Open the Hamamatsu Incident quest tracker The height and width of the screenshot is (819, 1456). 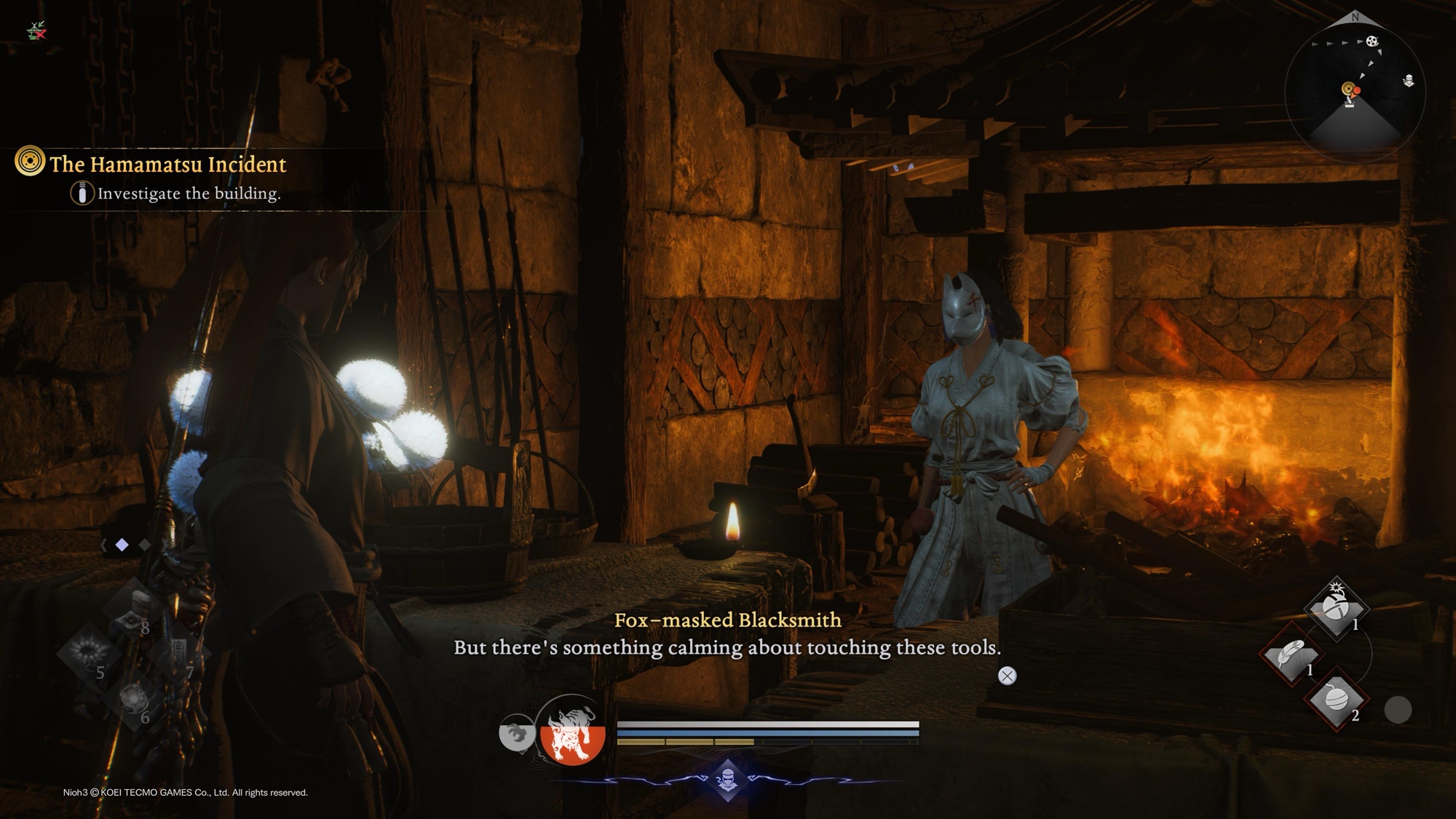pos(167,165)
